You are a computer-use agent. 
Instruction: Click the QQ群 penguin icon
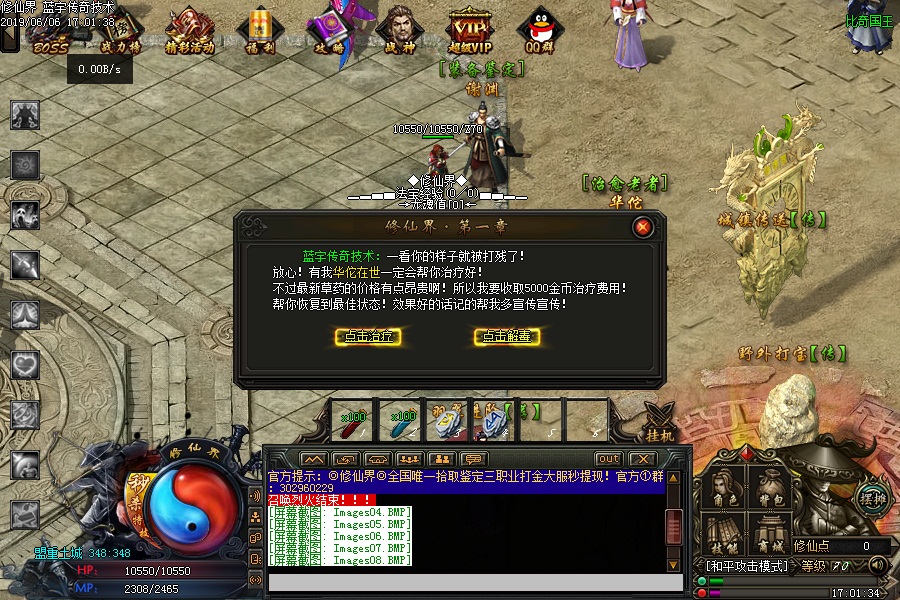pyautogui.click(x=539, y=31)
